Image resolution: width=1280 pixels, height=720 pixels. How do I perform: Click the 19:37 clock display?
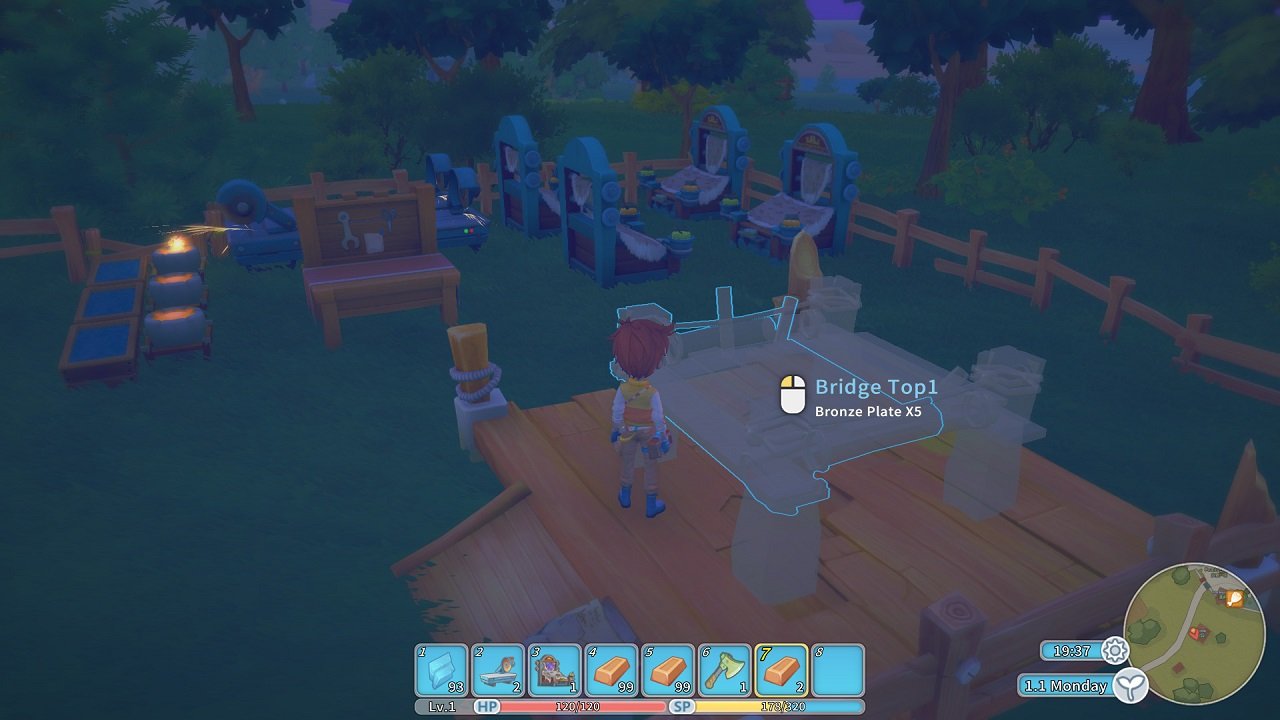(x=1072, y=650)
